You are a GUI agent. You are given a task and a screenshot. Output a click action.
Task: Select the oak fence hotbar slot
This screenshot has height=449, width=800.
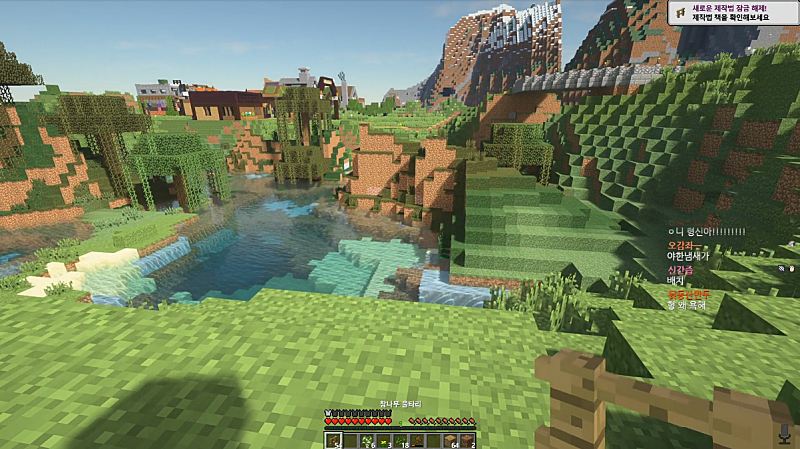click(x=334, y=440)
